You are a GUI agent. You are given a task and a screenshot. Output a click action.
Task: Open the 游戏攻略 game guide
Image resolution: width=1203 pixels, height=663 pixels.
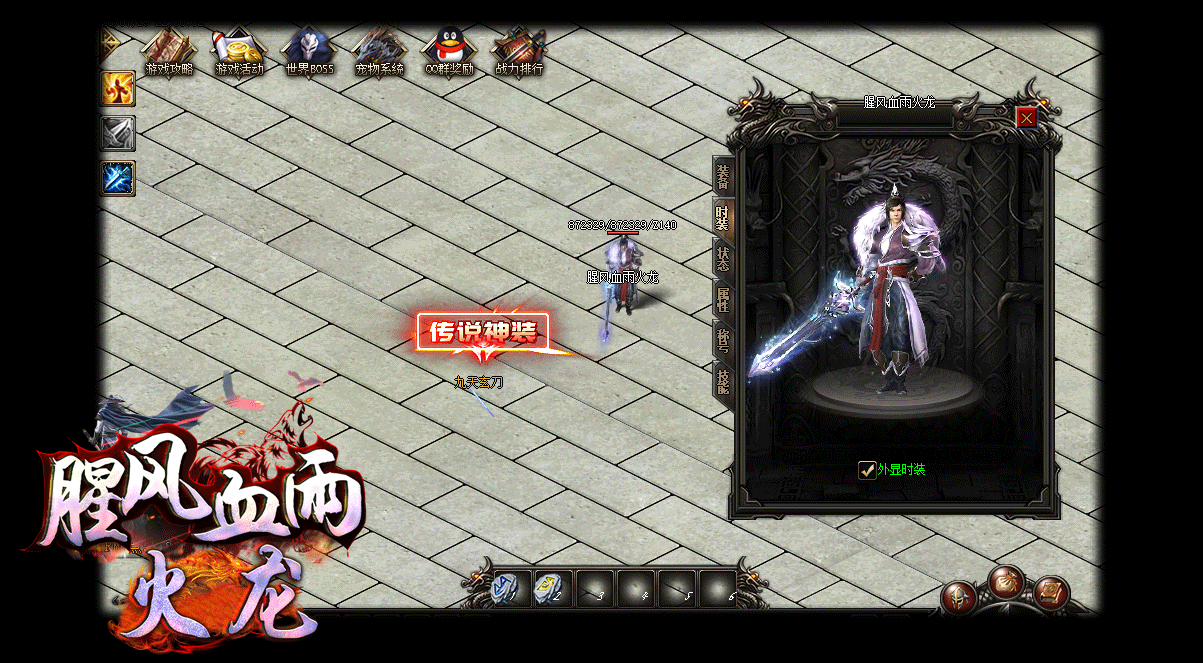[168, 52]
